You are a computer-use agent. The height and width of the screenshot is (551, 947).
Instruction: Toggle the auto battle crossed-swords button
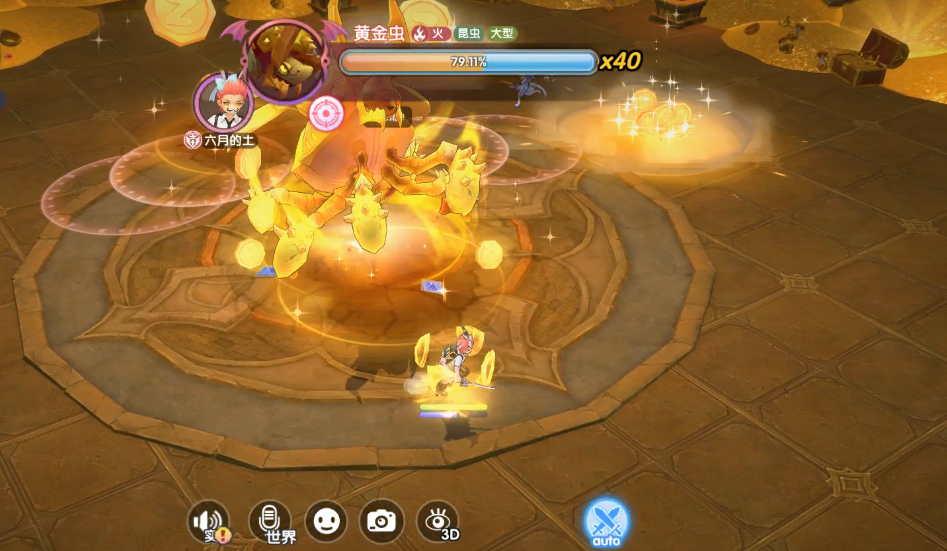pyautogui.click(x=605, y=521)
